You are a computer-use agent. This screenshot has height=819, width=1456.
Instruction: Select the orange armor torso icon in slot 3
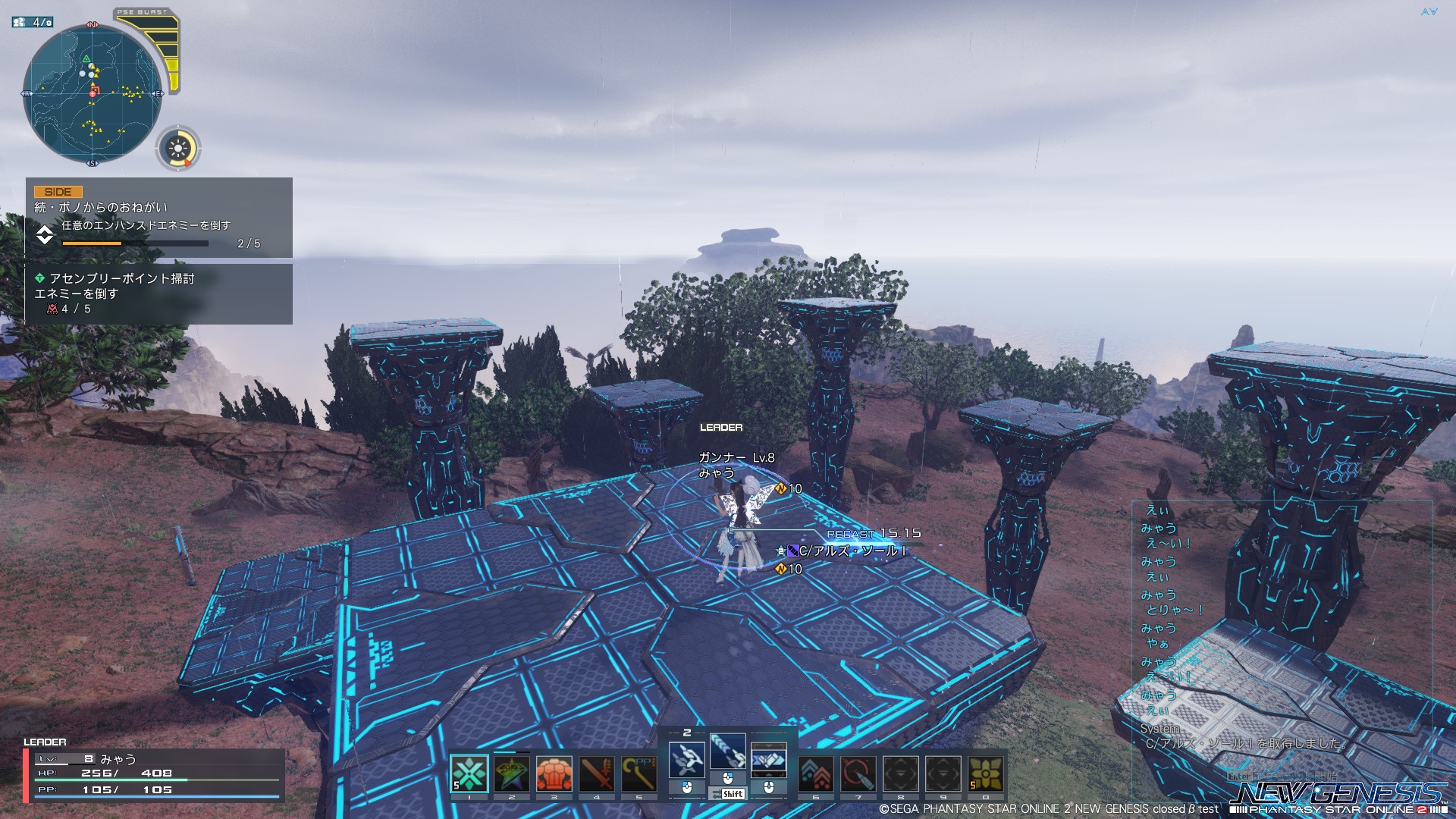554,773
